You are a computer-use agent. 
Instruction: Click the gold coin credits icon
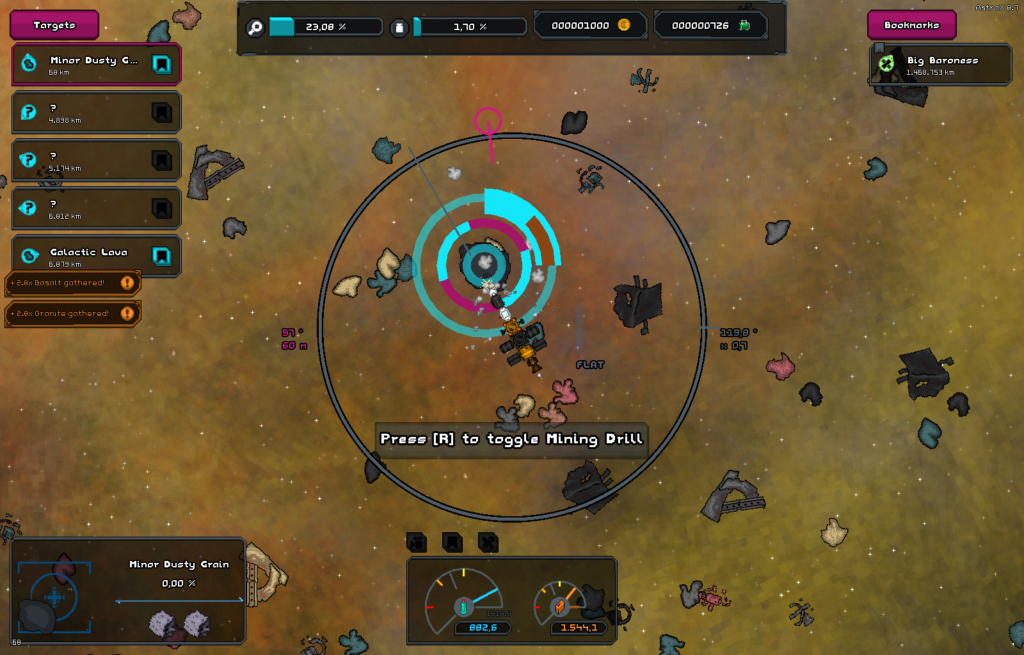pyautogui.click(x=624, y=25)
